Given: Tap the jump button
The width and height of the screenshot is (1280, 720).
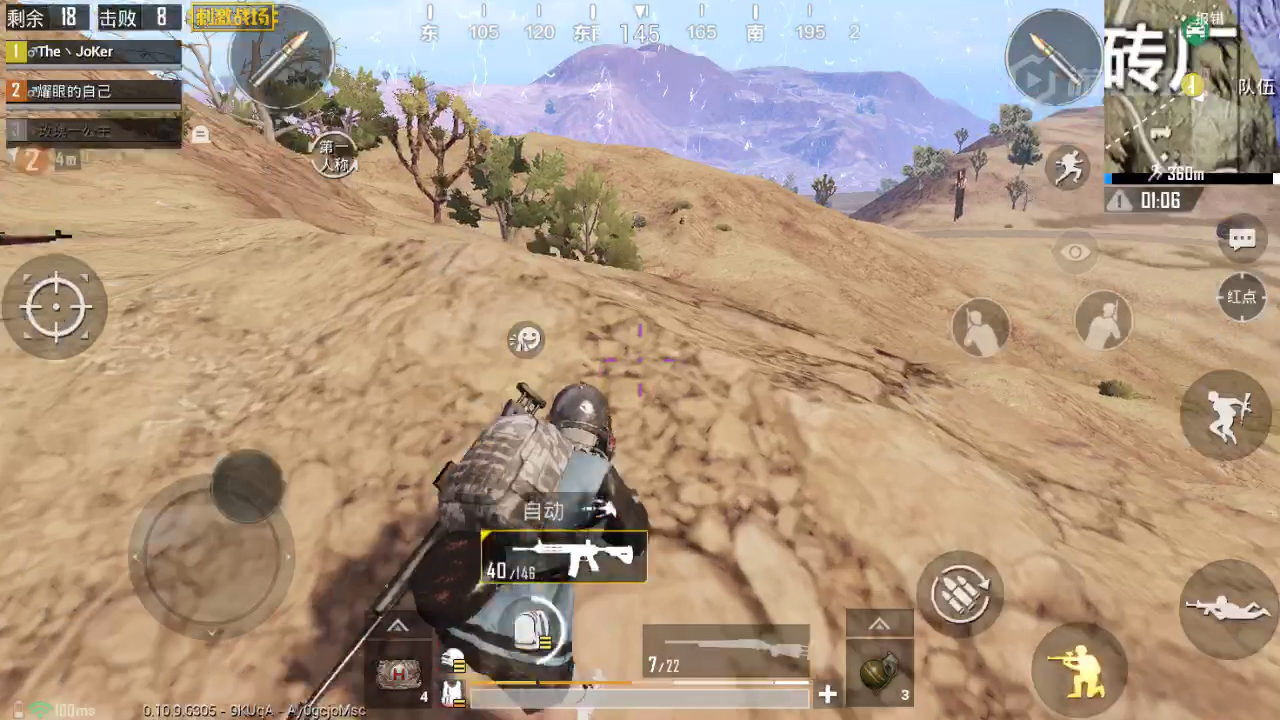Looking at the screenshot, I should coord(1225,415).
